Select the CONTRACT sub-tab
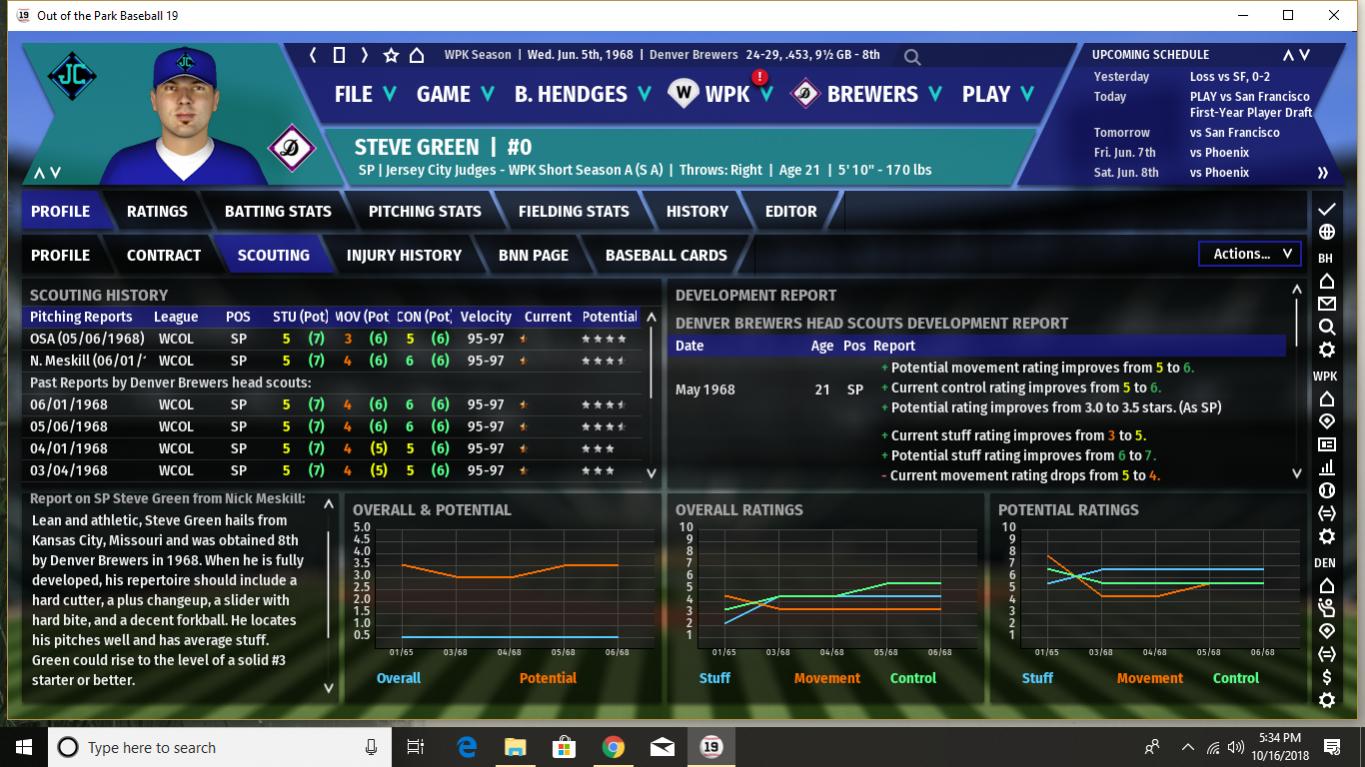This screenshot has width=1365, height=767. [164, 255]
